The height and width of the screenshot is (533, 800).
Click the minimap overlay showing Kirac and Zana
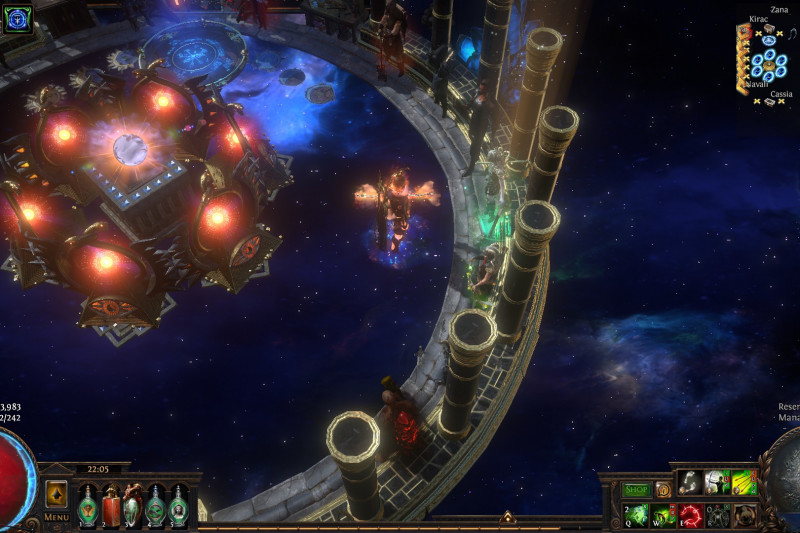click(x=767, y=62)
